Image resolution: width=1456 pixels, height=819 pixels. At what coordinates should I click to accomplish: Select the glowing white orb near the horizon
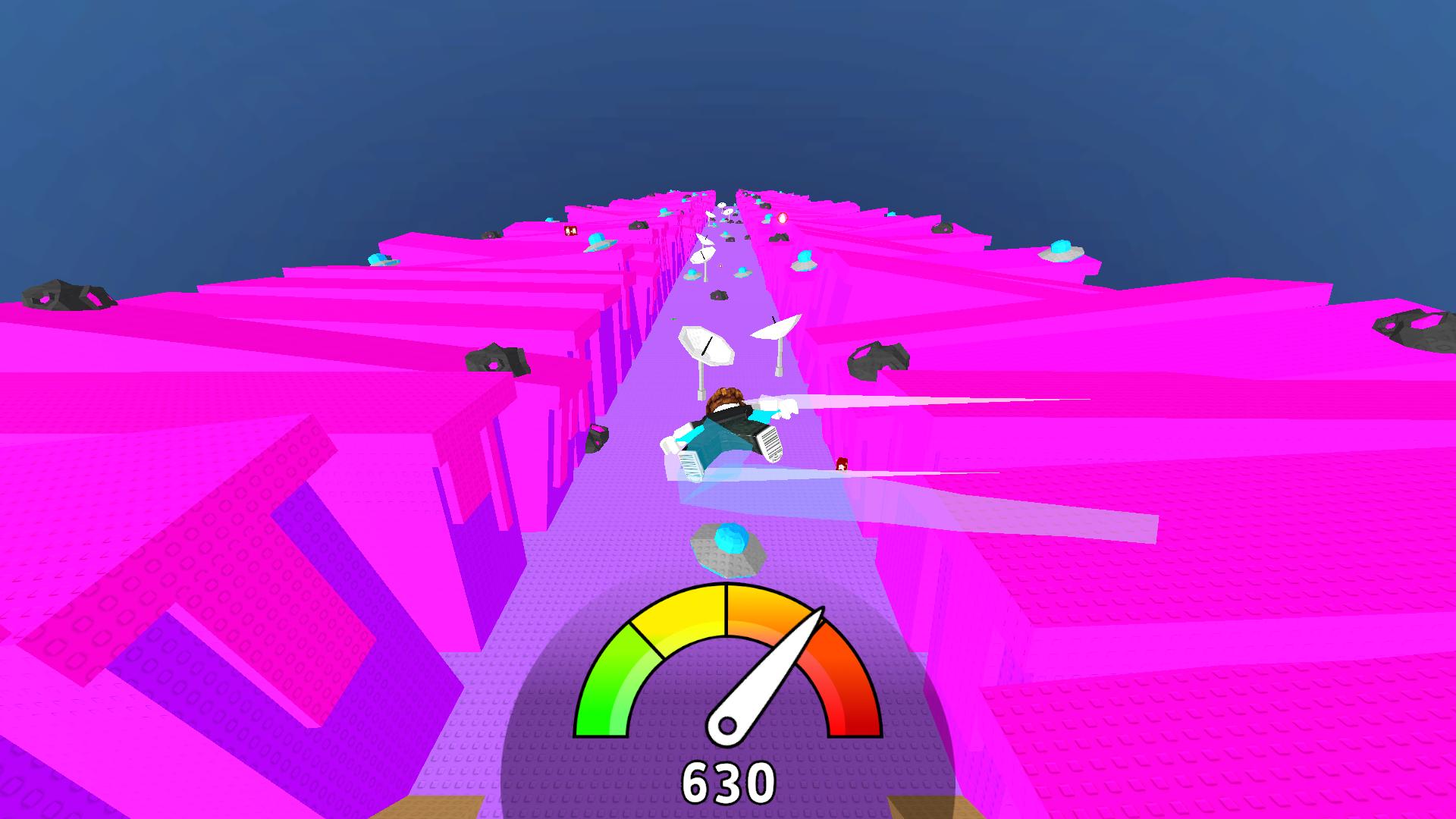coord(783,218)
